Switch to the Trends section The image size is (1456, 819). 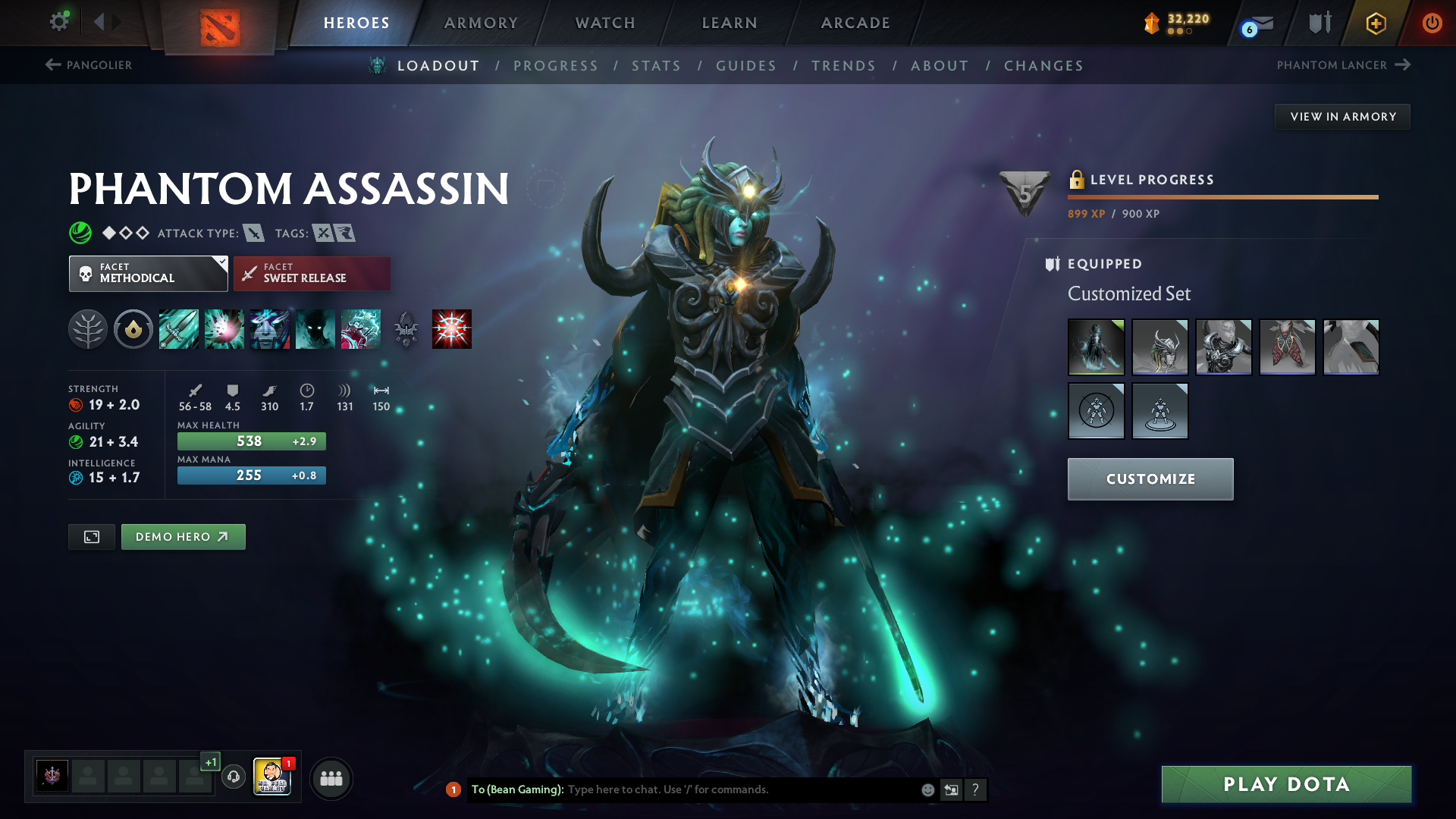click(x=843, y=66)
